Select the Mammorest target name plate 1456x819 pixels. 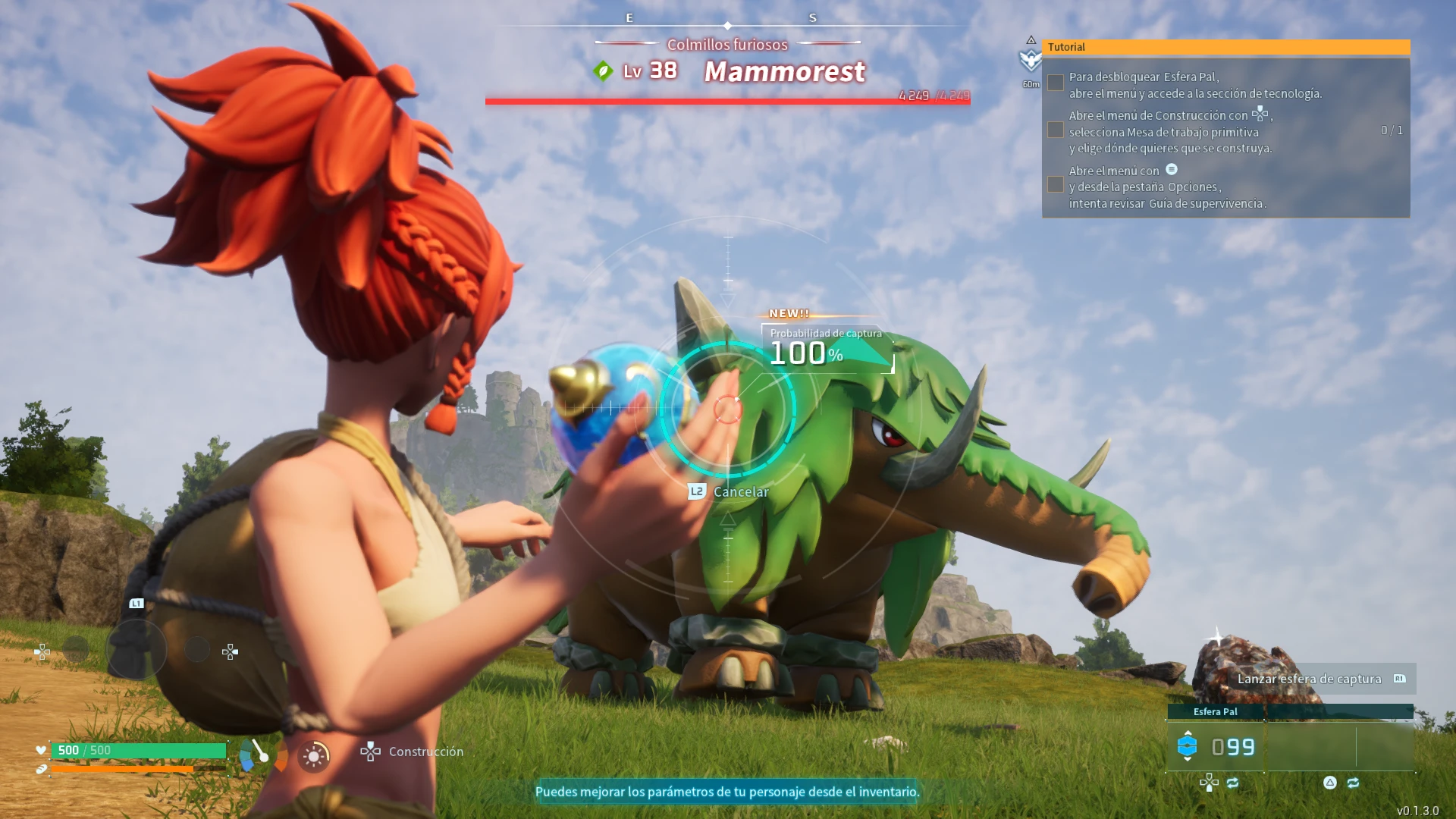point(784,71)
